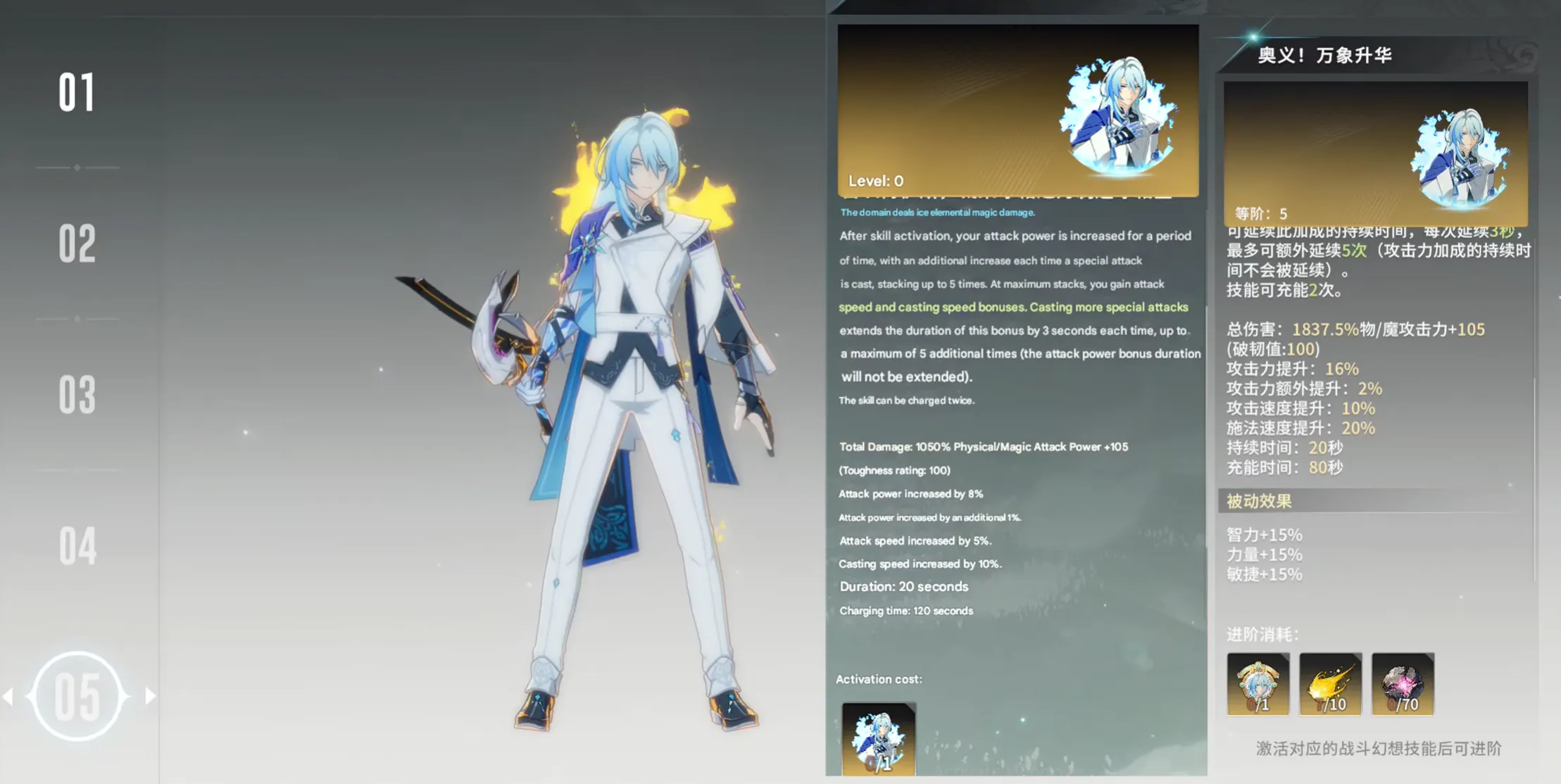Click the skill portrait on 等阶 5 card
This screenshot has height=784, width=1561.
coord(1460,160)
